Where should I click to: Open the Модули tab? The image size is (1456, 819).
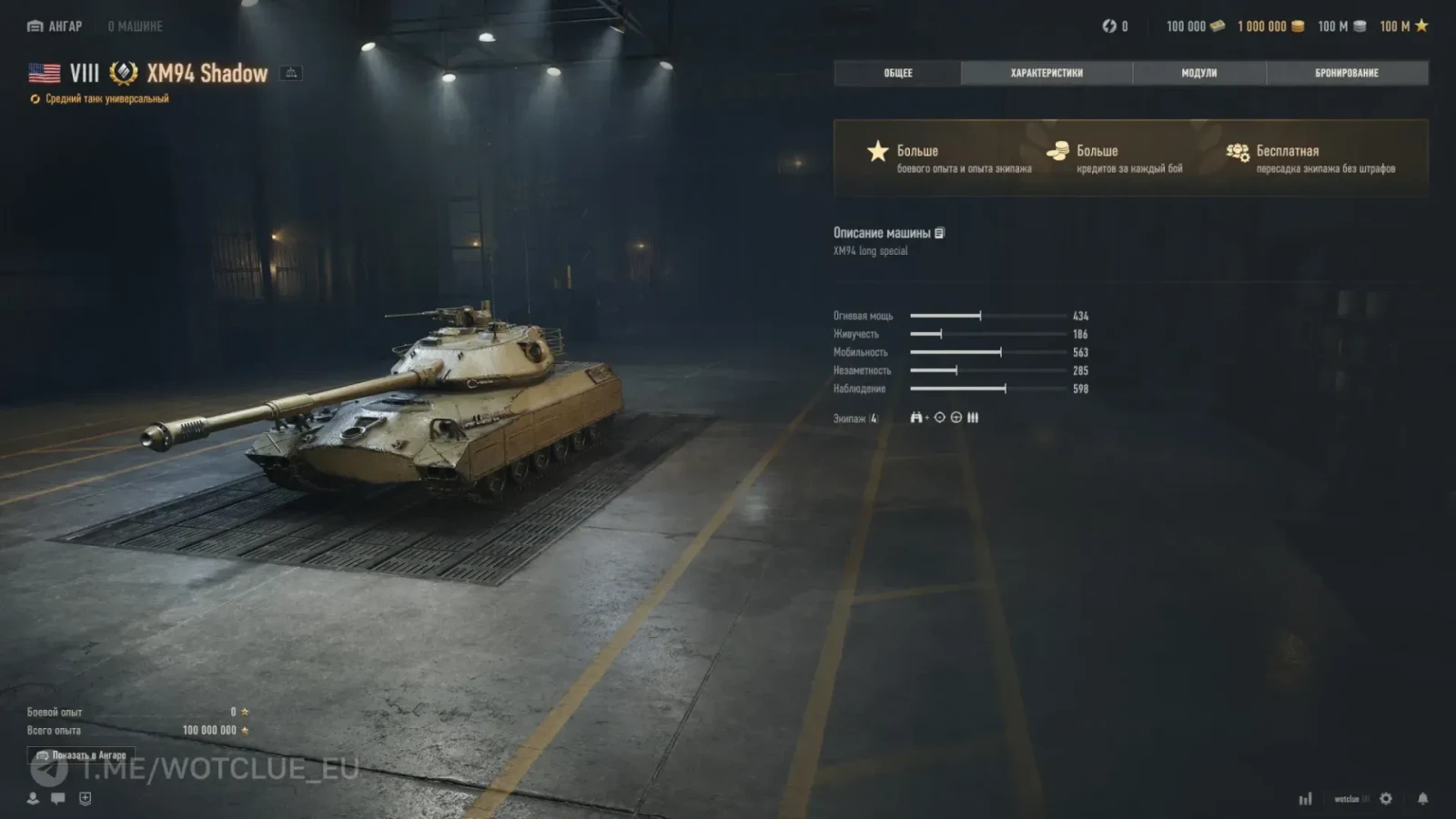pyautogui.click(x=1198, y=73)
